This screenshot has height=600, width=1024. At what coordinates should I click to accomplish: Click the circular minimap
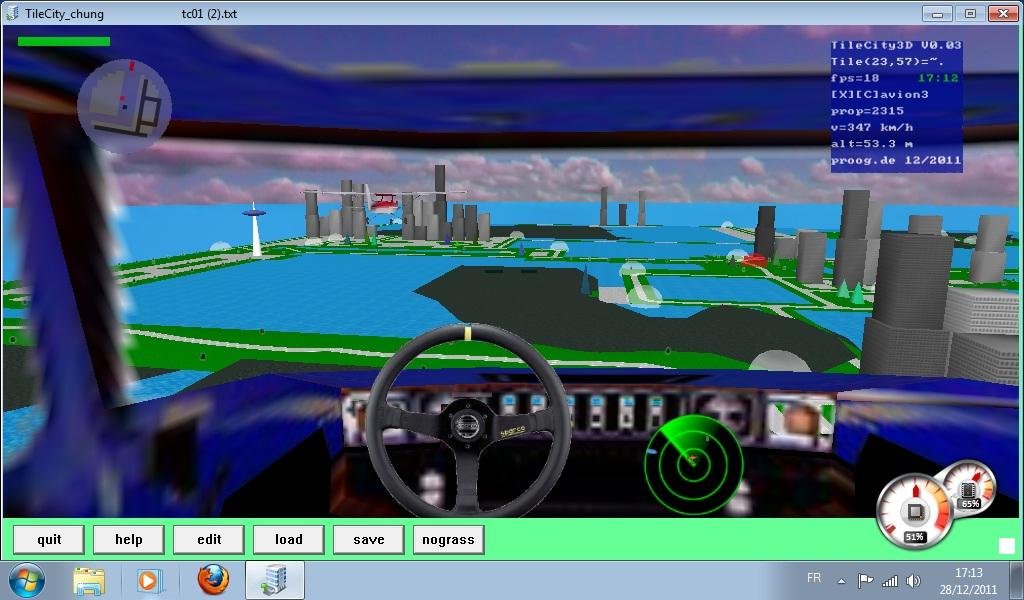pyautogui.click(x=124, y=105)
